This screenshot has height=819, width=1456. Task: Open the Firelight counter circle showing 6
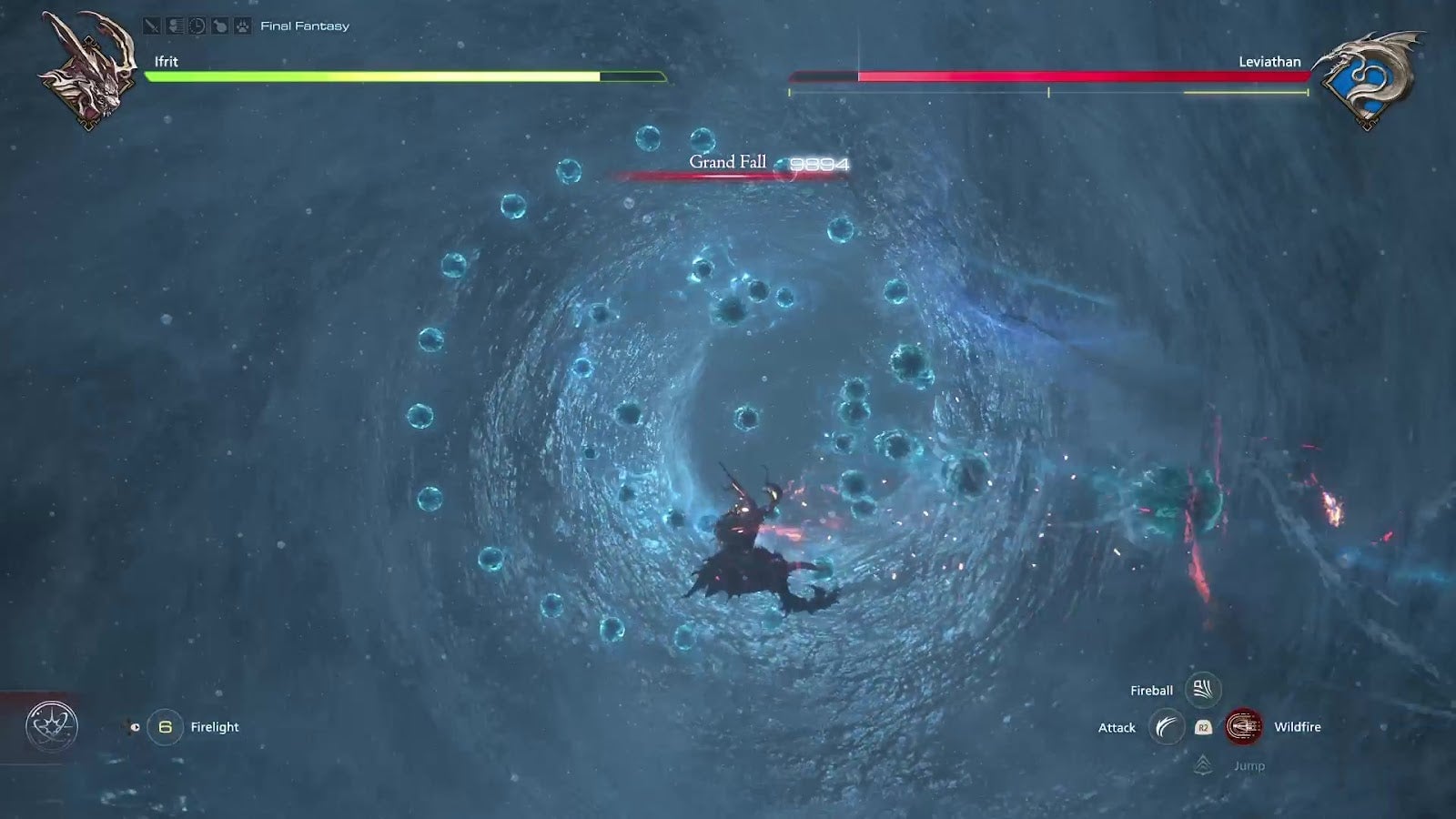pos(166,726)
